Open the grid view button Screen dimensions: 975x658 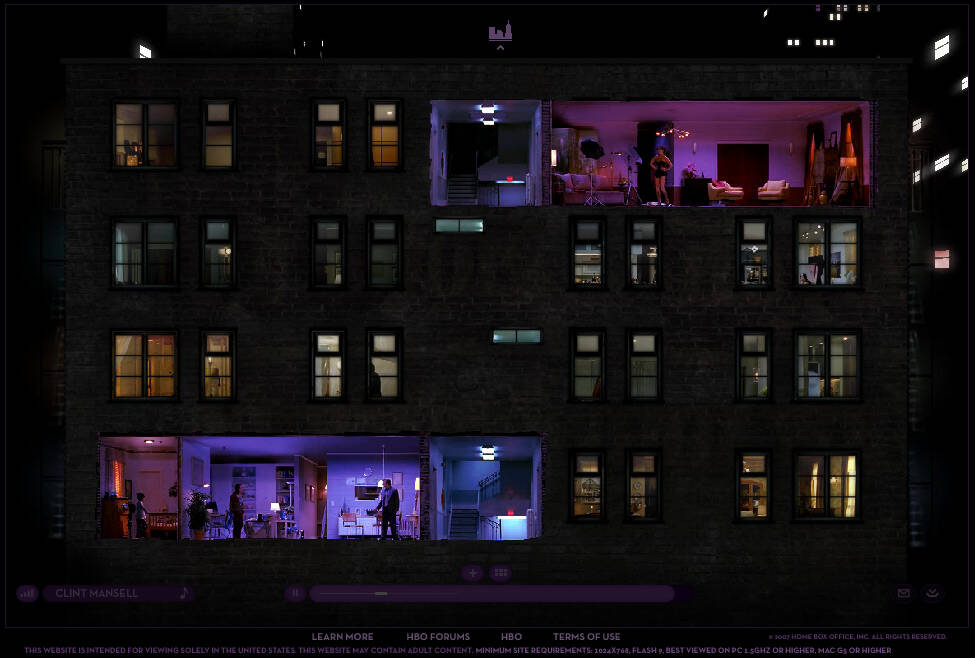[x=501, y=573]
